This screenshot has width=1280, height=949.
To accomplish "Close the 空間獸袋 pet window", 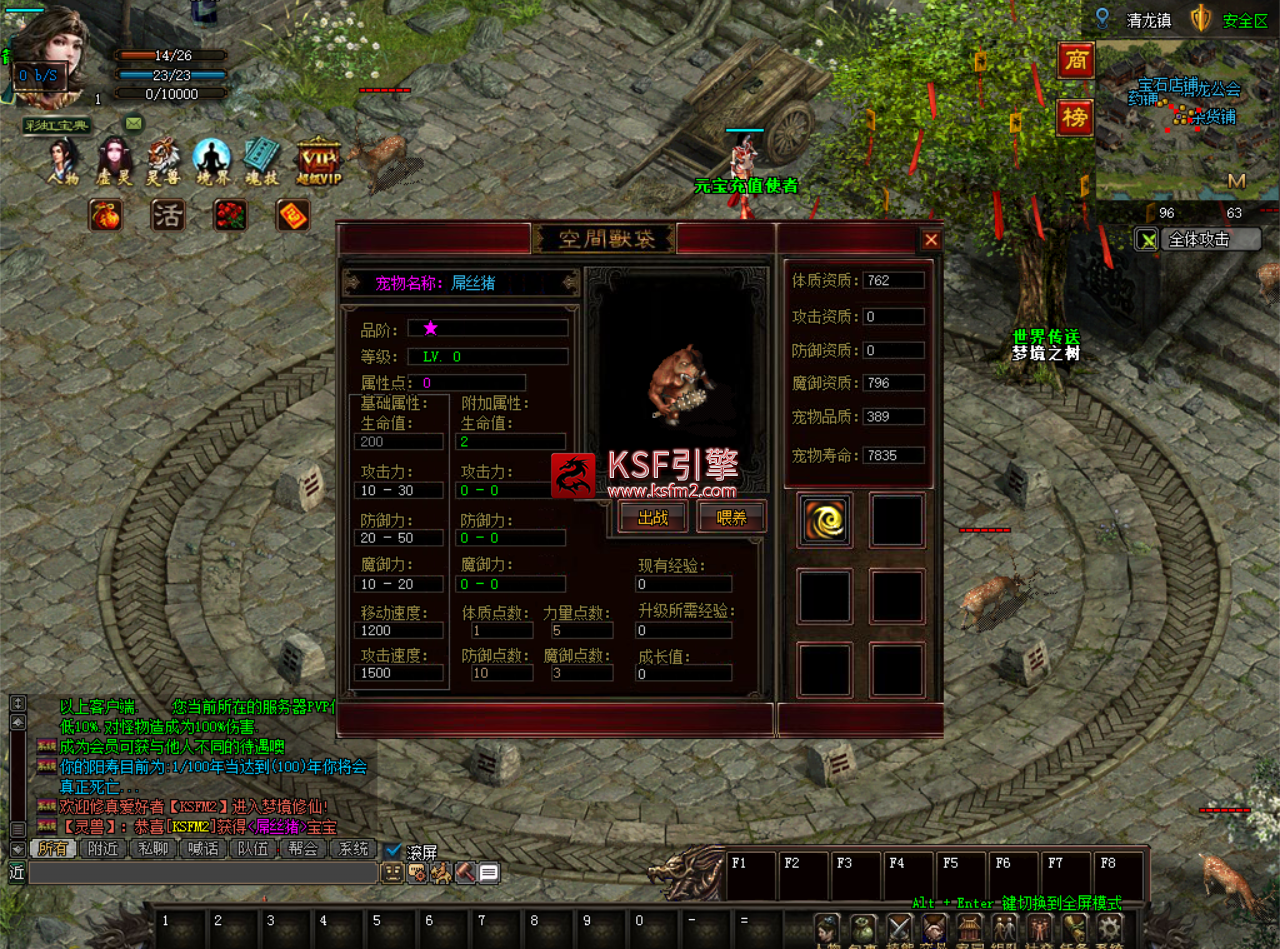I will (931, 240).
